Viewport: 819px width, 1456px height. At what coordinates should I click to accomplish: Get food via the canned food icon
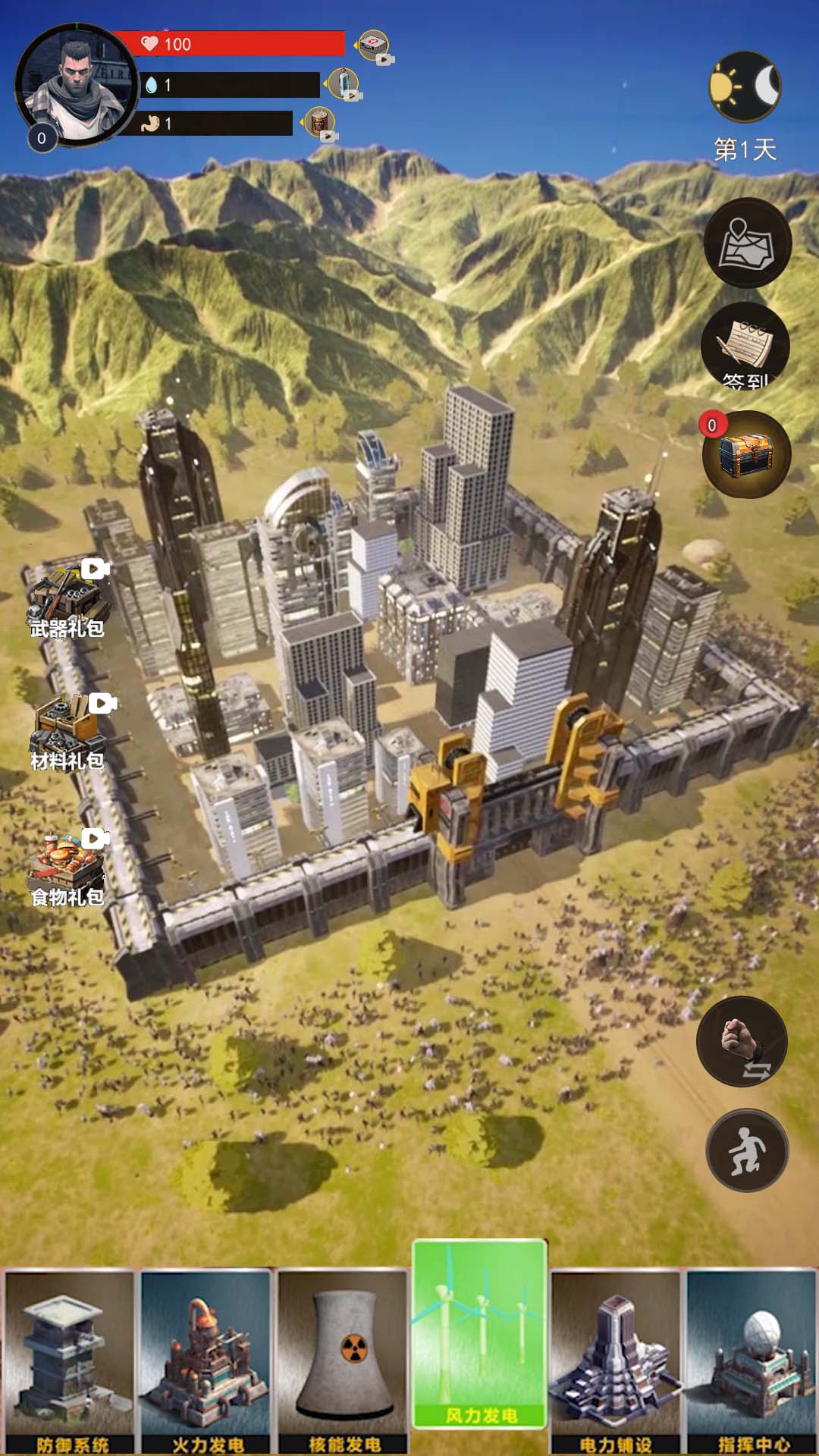tap(319, 122)
